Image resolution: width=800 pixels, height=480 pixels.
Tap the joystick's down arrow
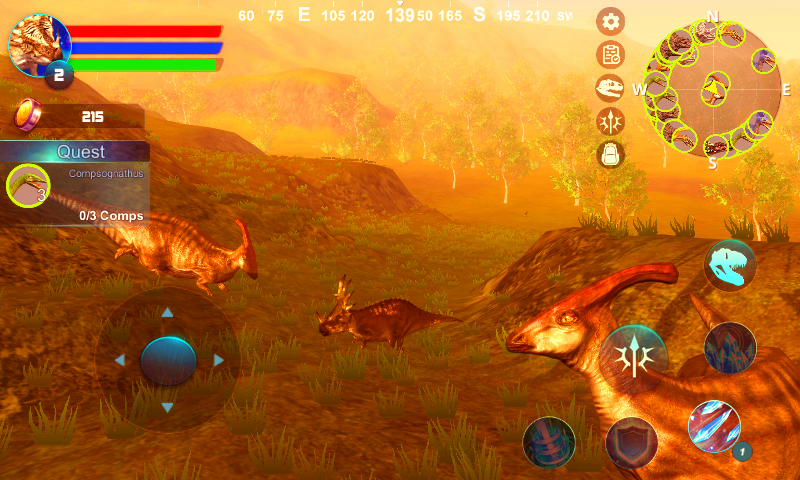click(168, 408)
